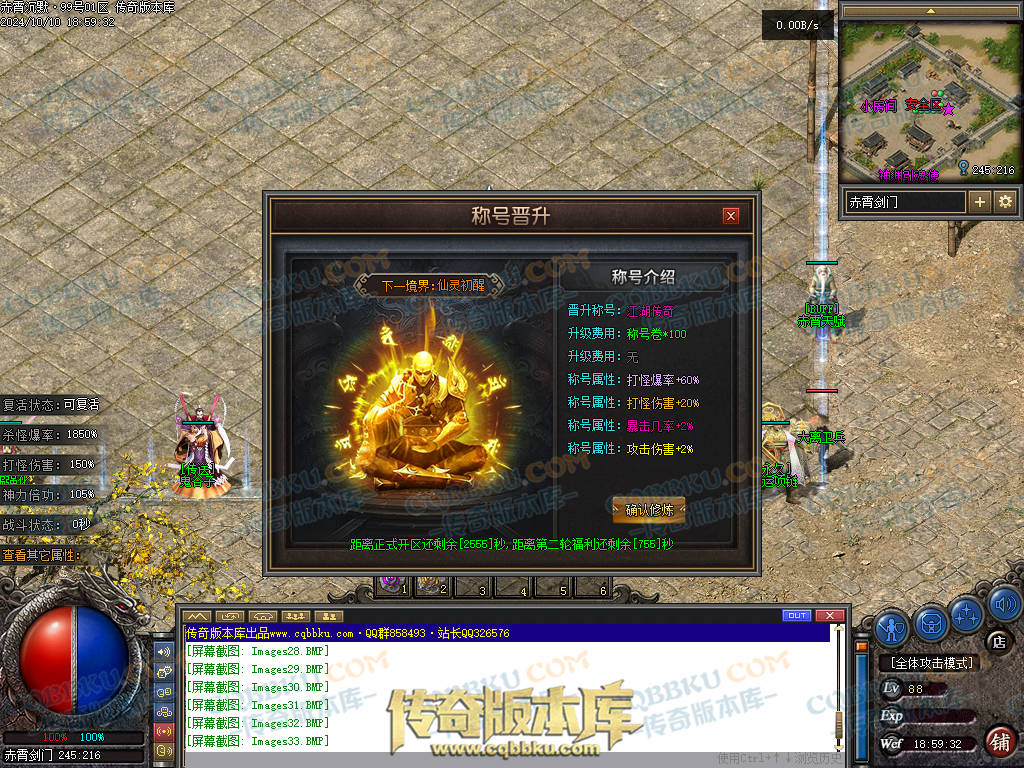Toggle sound with the speaker icon
Screen dimensions: 1024x768
(1004, 603)
